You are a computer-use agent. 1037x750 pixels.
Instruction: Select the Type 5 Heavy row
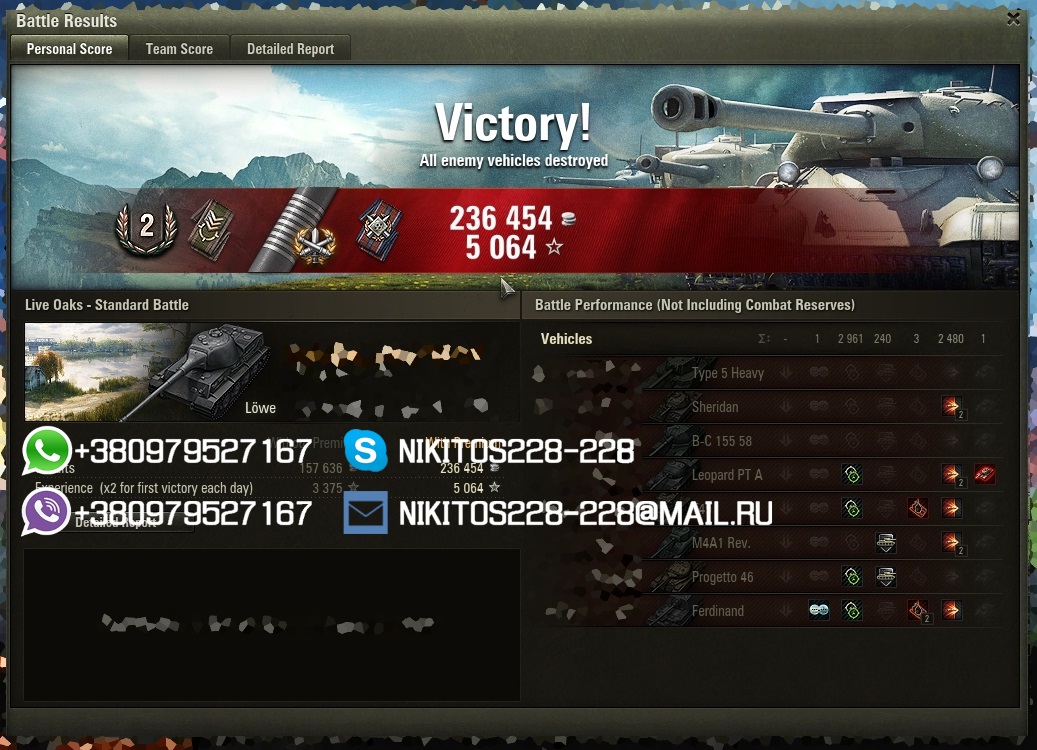point(727,373)
